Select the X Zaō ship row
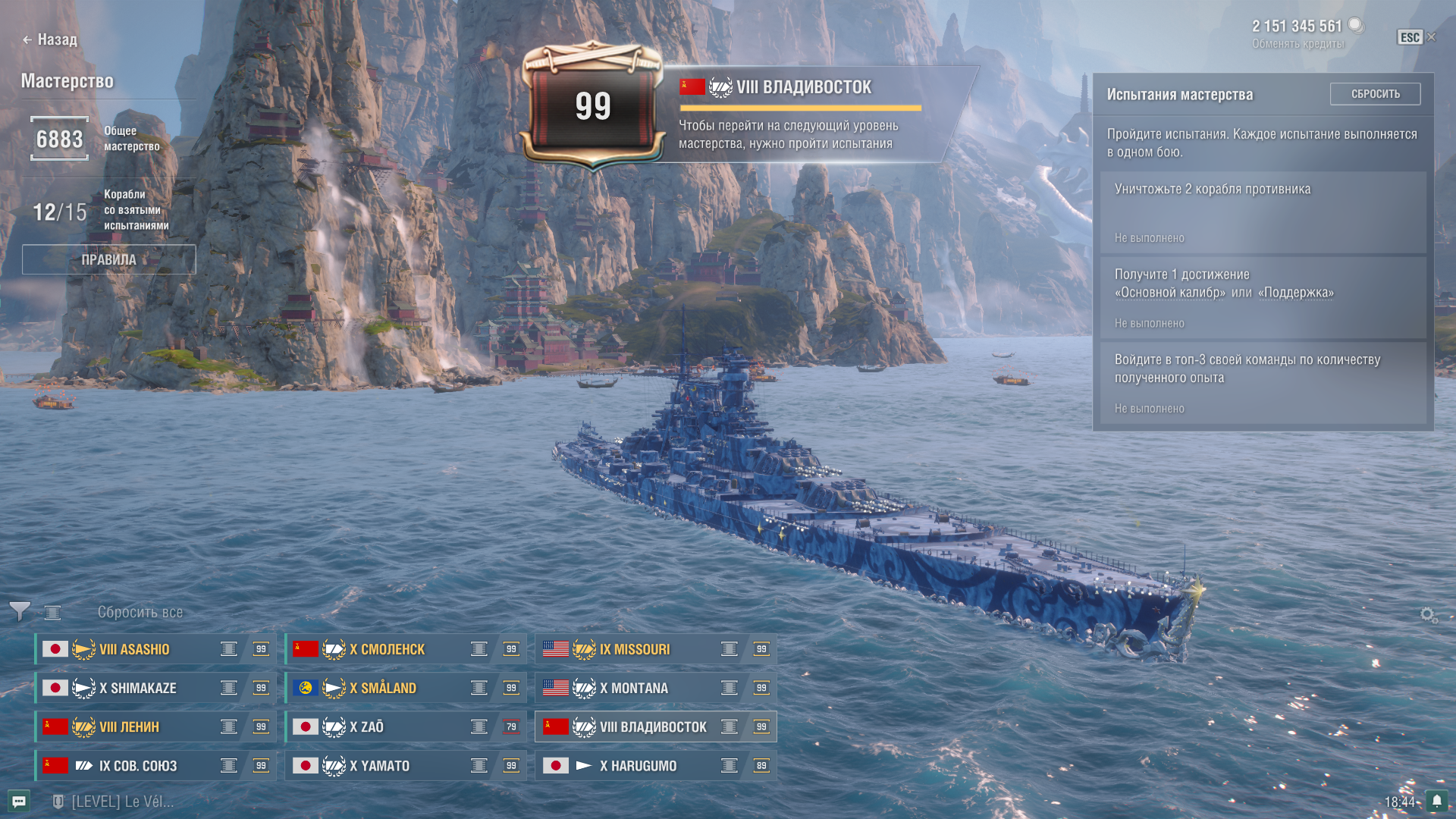This screenshot has width=1456, height=819. (406, 726)
